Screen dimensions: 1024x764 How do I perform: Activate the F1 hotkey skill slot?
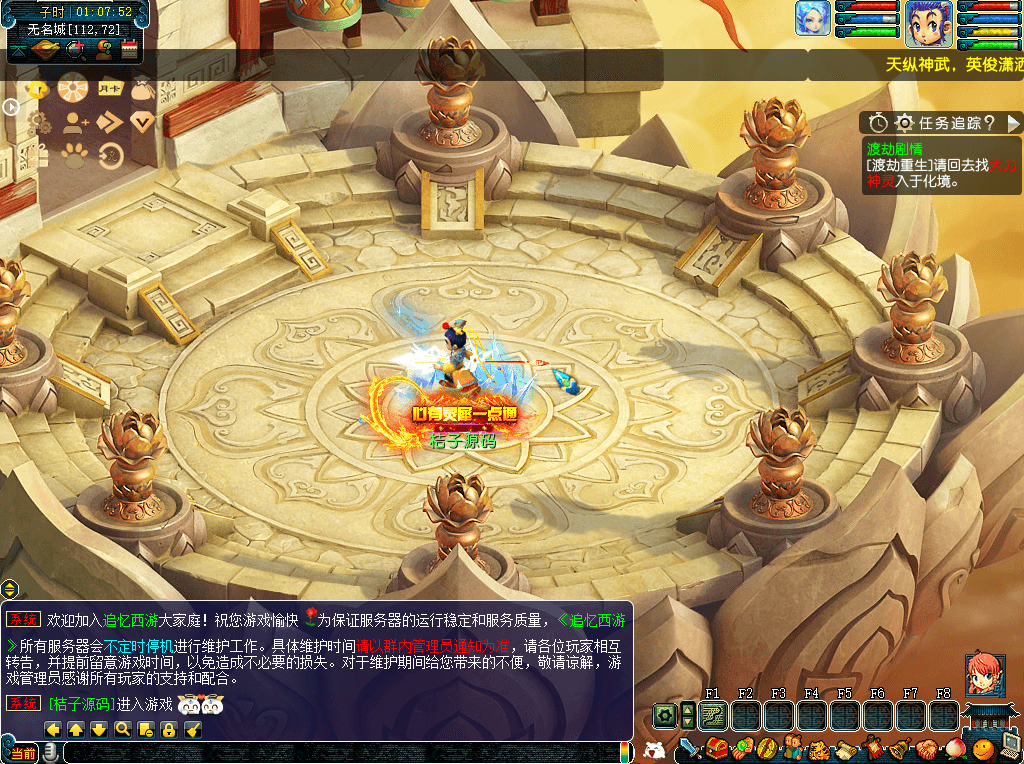tap(713, 716)
